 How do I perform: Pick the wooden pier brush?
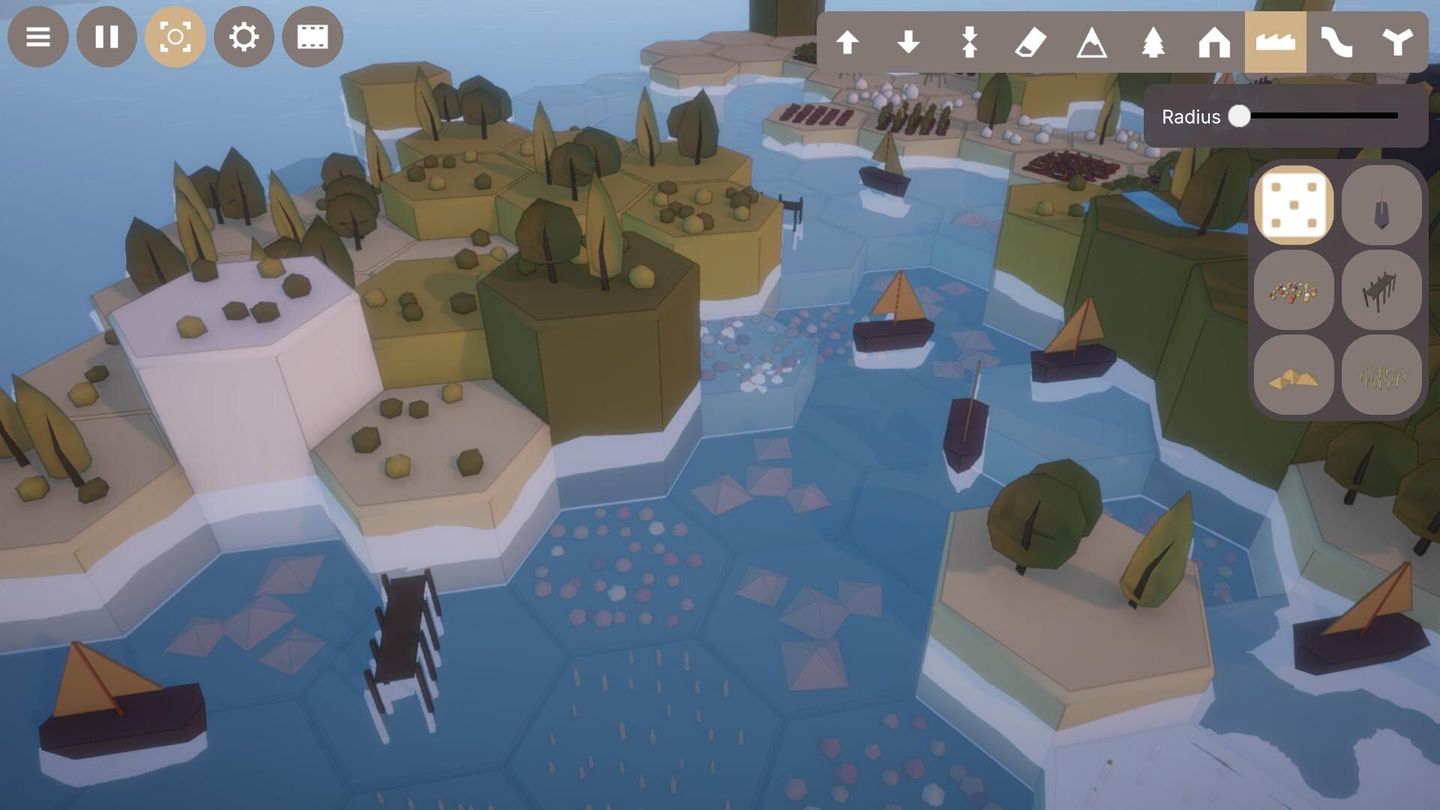click(1383, 290)
